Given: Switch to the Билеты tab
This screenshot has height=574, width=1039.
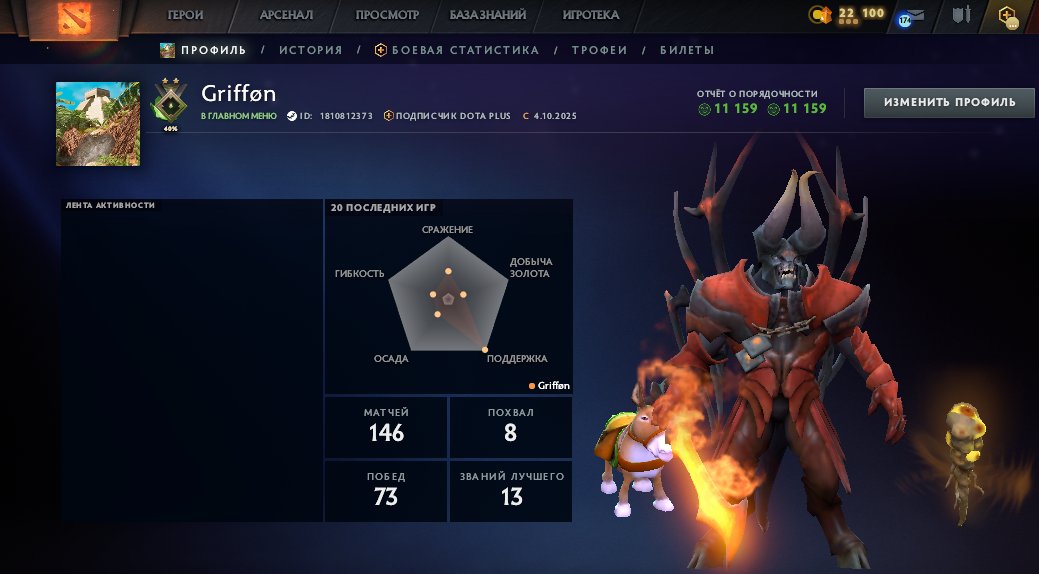Looking at the screenshot, I should [x=687, y=50].
